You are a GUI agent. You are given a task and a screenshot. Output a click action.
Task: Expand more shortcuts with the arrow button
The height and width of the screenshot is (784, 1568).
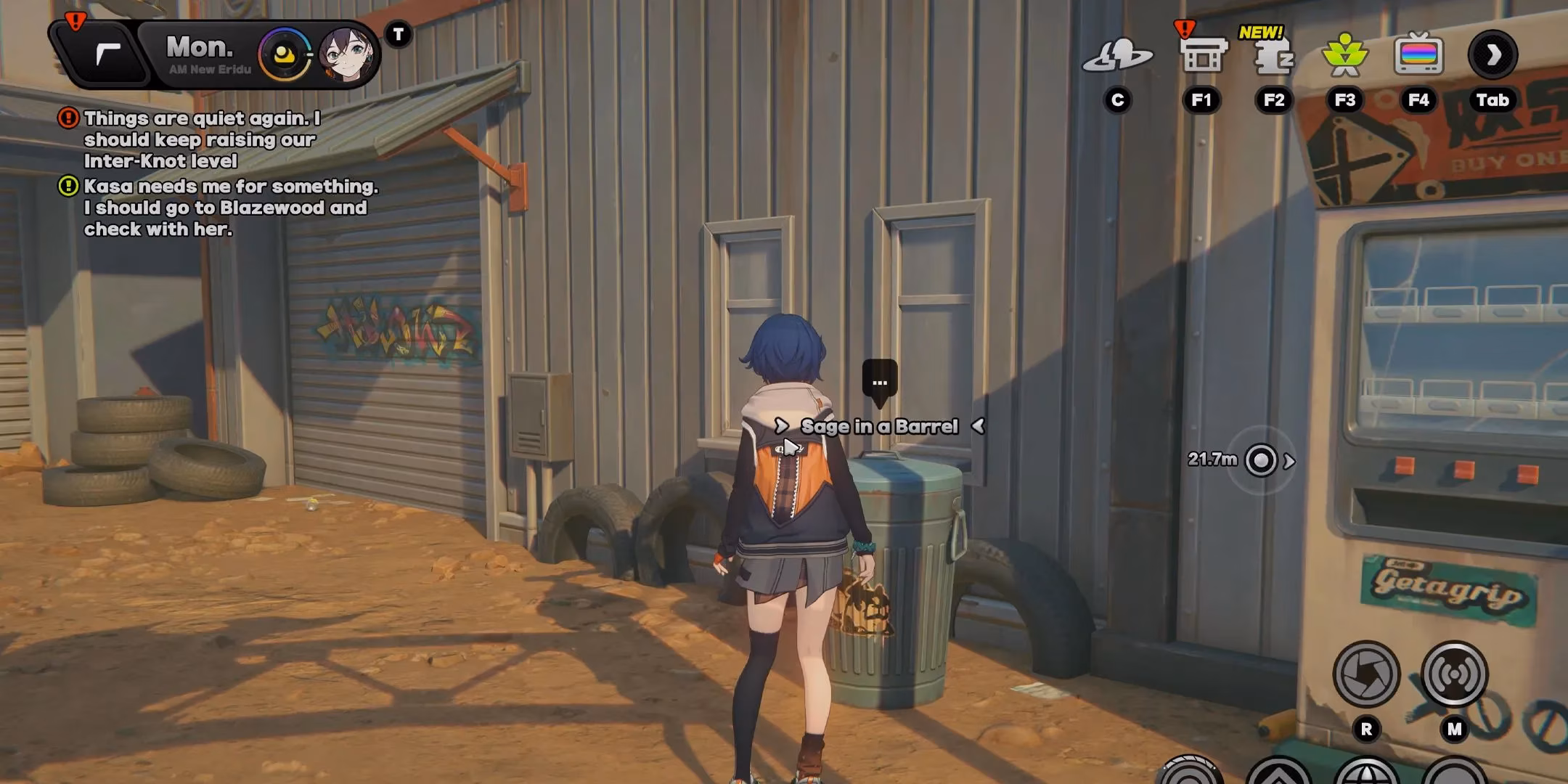click(x=1493, y=55)
